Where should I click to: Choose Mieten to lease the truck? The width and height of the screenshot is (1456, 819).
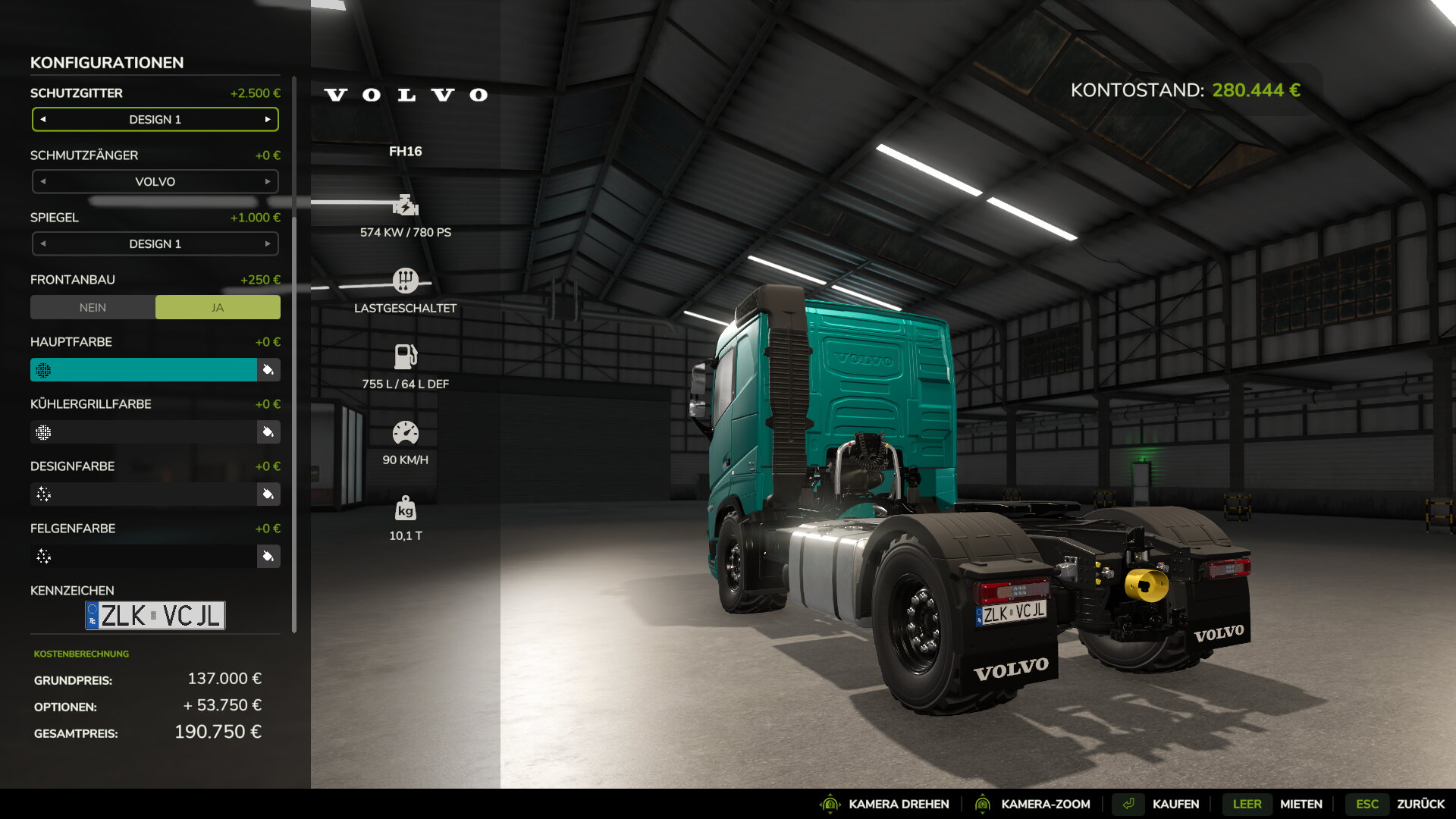pyautogui.click(x=1301, y=804)
